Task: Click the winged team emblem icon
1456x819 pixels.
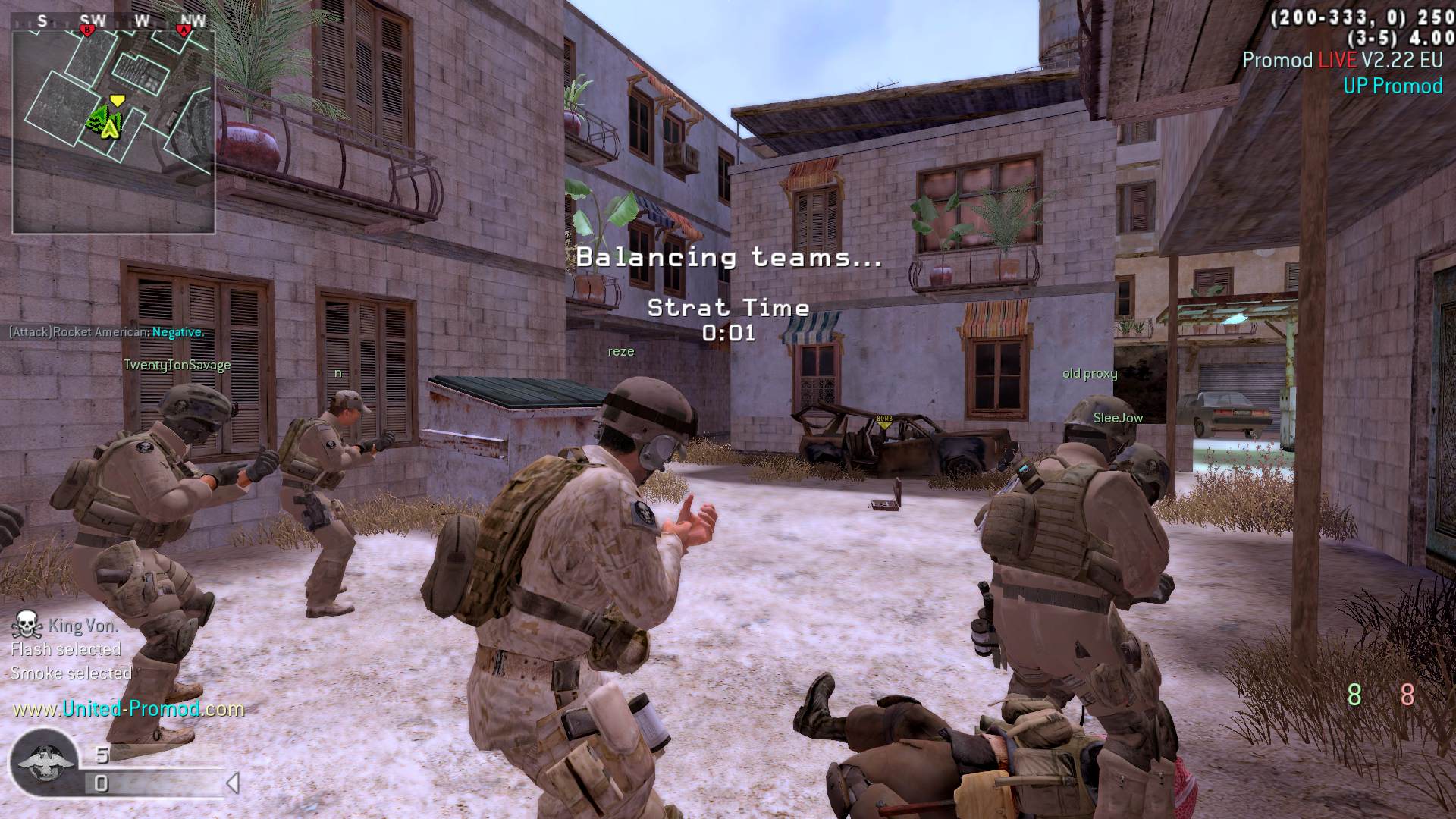Action: pos(42,761)
